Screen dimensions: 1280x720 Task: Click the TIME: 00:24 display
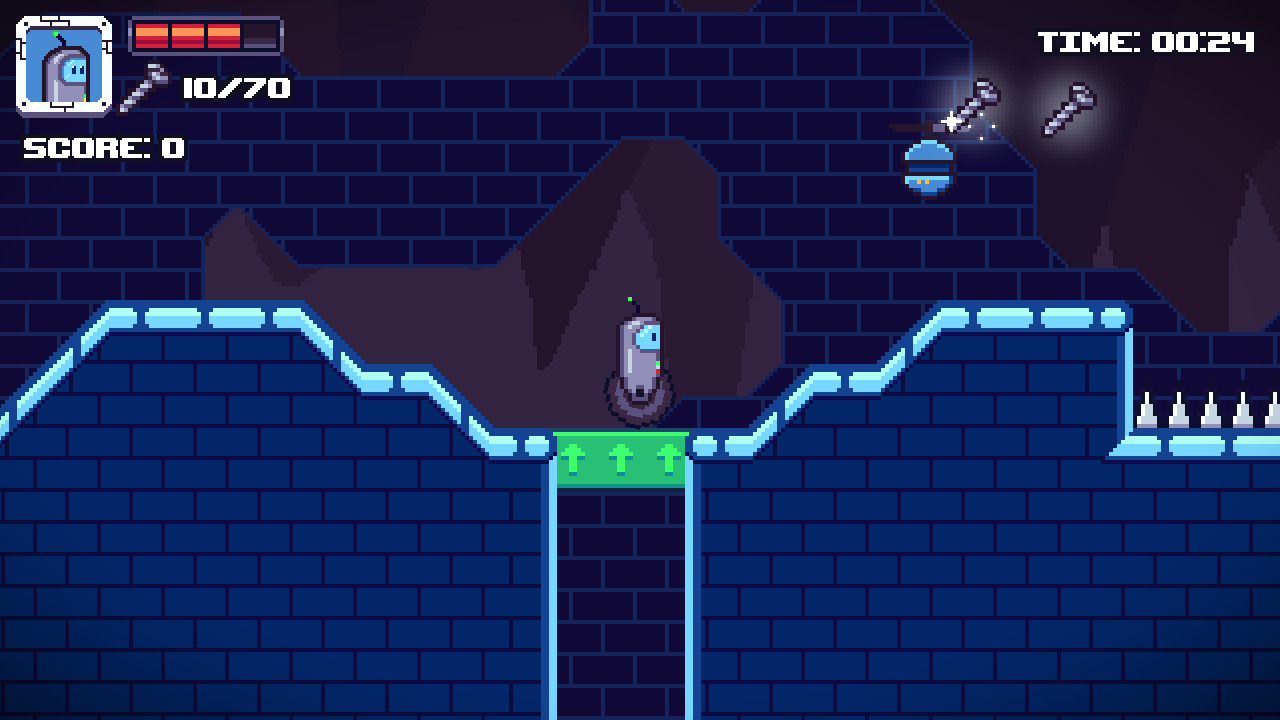(x=1144, y=41)
